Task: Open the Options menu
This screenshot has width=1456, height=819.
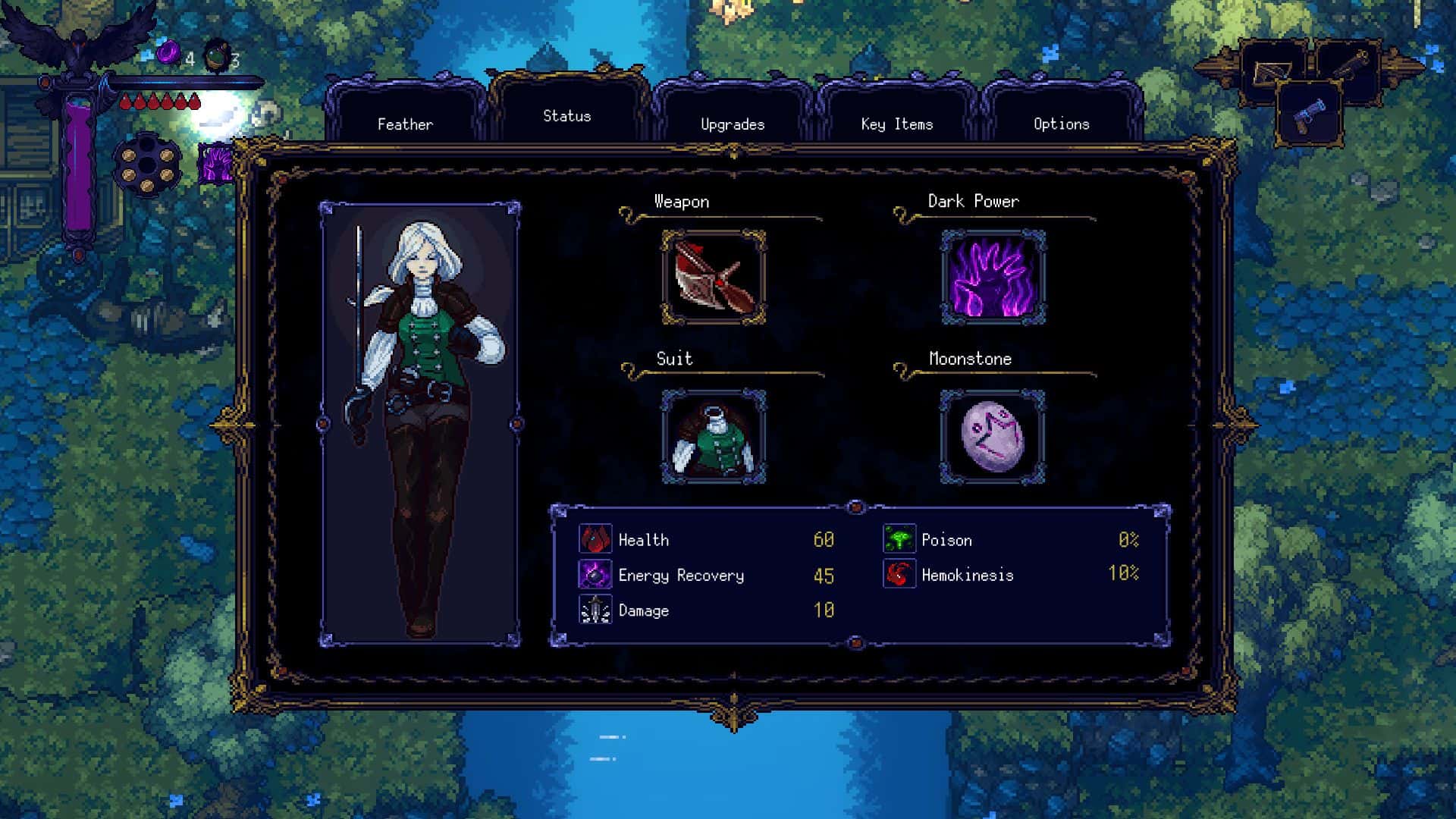Action: pos(1061,124)
